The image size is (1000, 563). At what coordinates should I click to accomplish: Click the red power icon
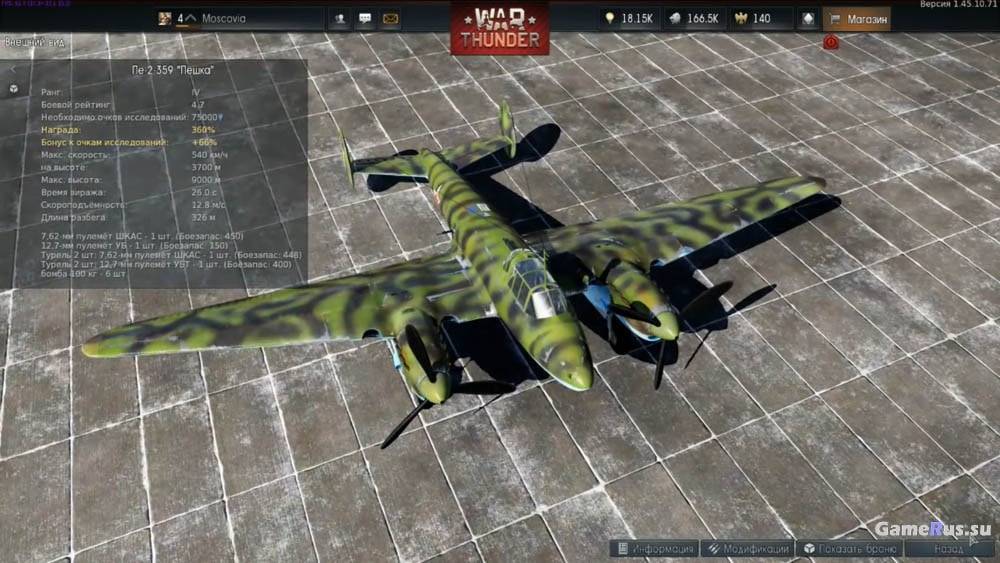pos(831,43)
